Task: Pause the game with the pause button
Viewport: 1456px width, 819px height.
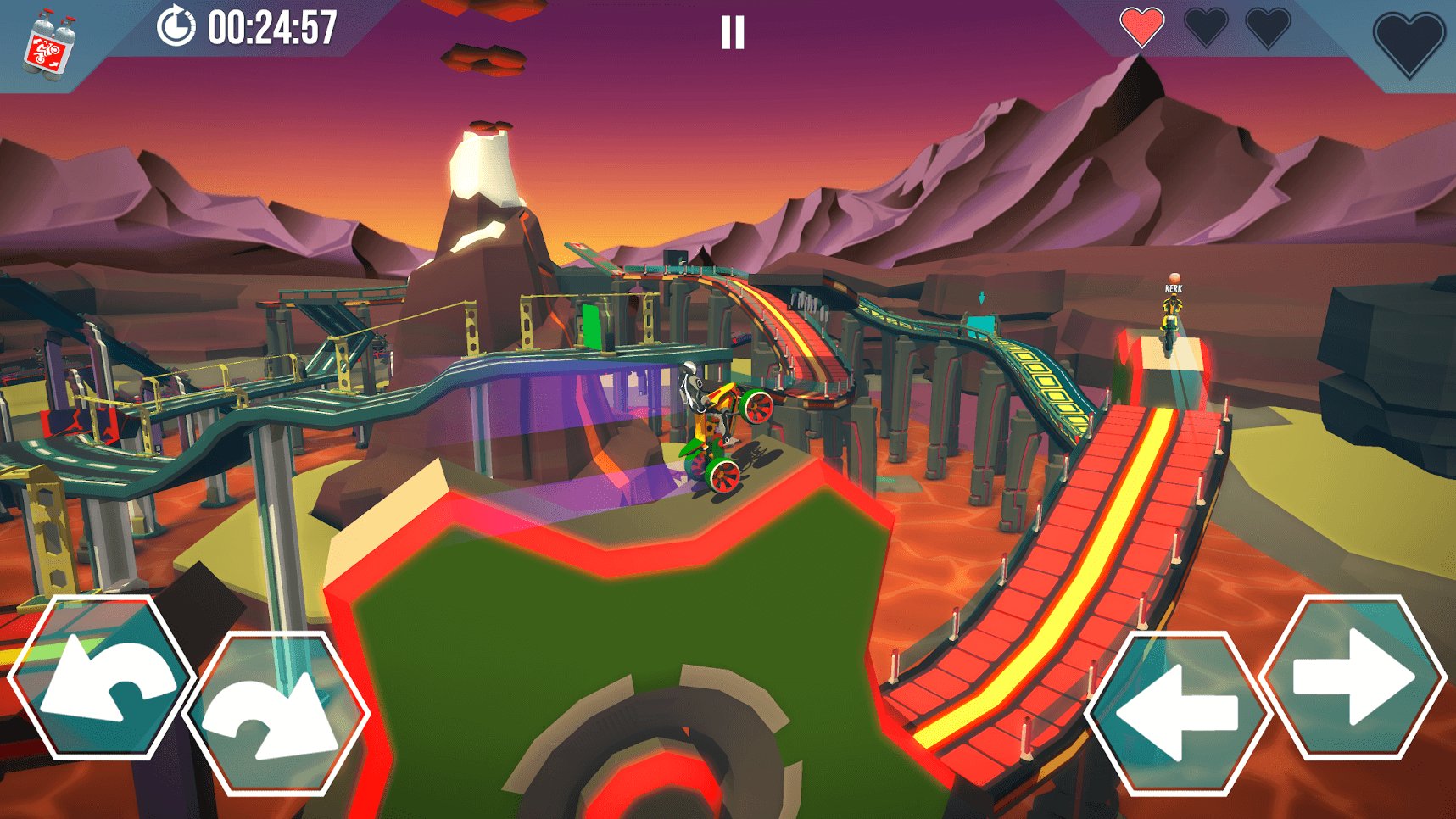Action: click(733, 33)
